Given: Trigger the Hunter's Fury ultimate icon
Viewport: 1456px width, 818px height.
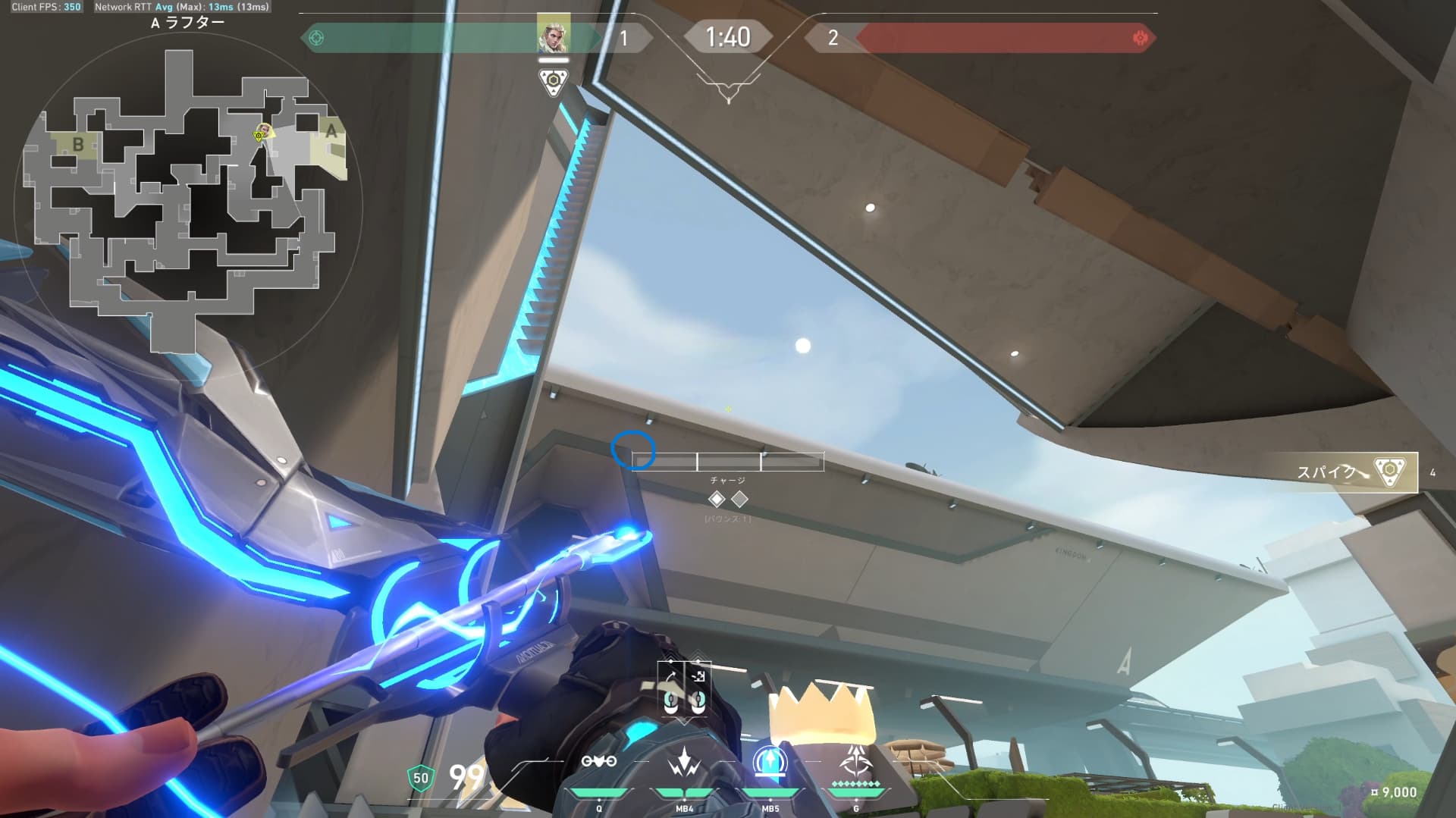Looking at the screenshot, I should (856, 761).
